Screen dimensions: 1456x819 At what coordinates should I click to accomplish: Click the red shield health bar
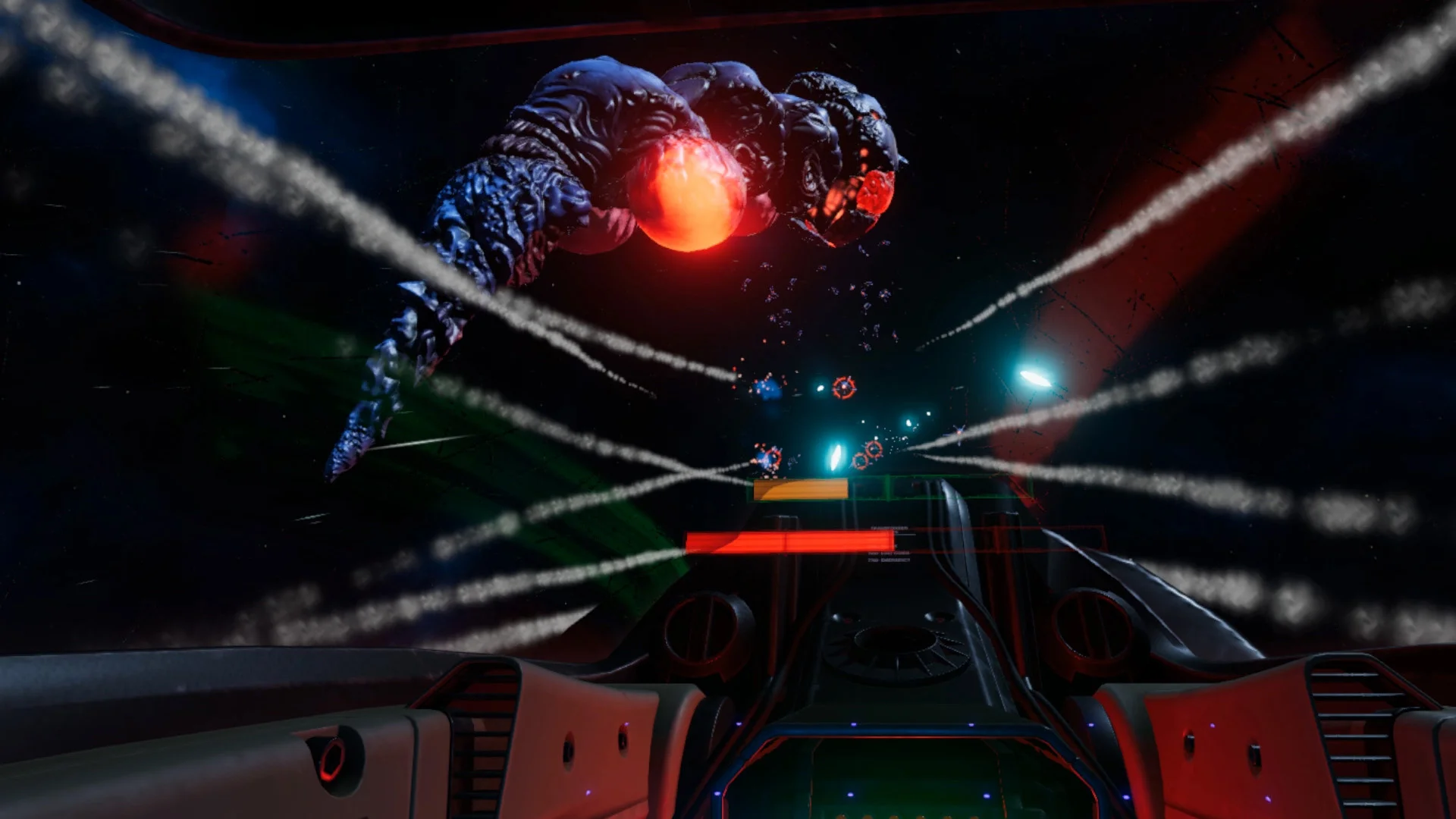coord(788,543)
